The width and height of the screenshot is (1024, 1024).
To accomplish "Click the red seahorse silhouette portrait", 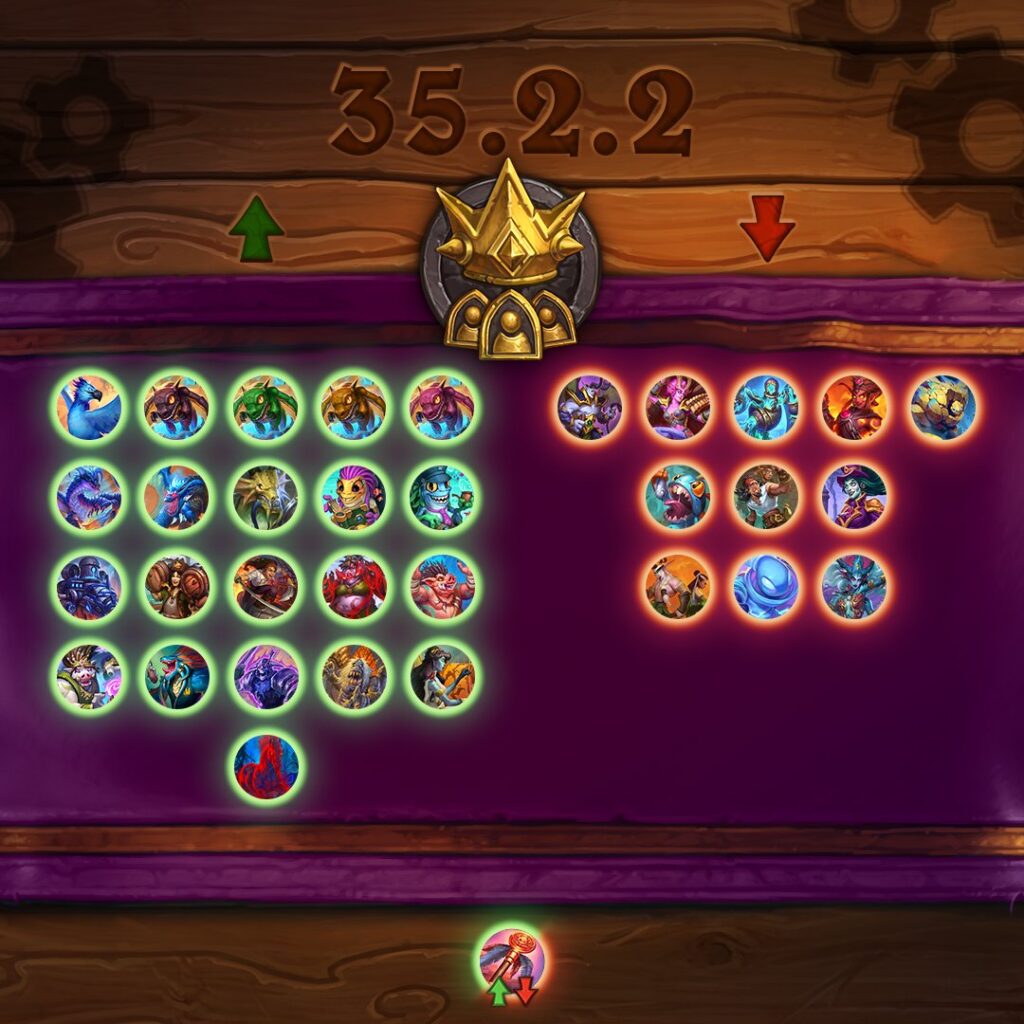I will [x=265, y=767].
